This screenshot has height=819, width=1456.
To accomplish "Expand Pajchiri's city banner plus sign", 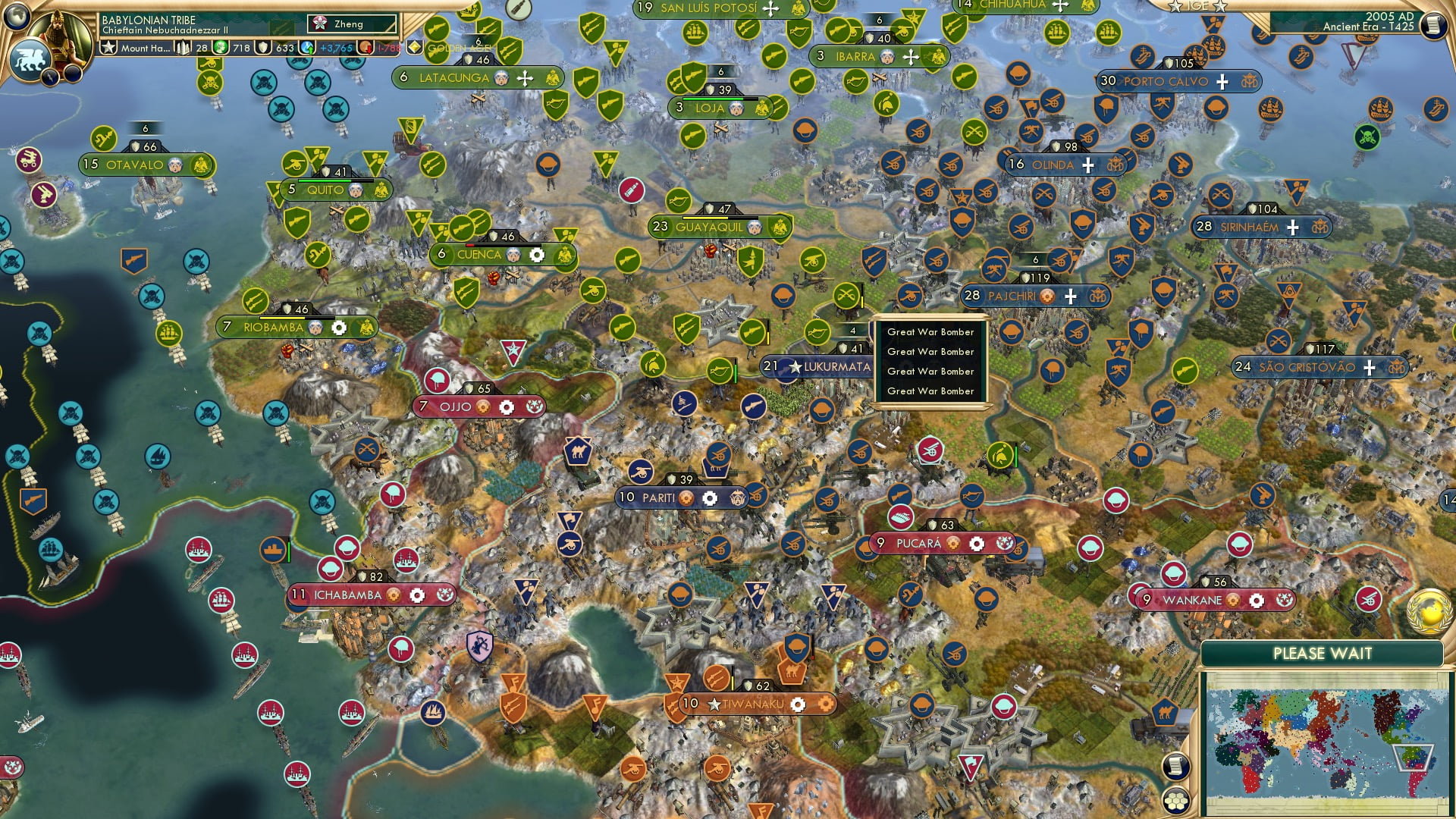I will click(1071, 296).
